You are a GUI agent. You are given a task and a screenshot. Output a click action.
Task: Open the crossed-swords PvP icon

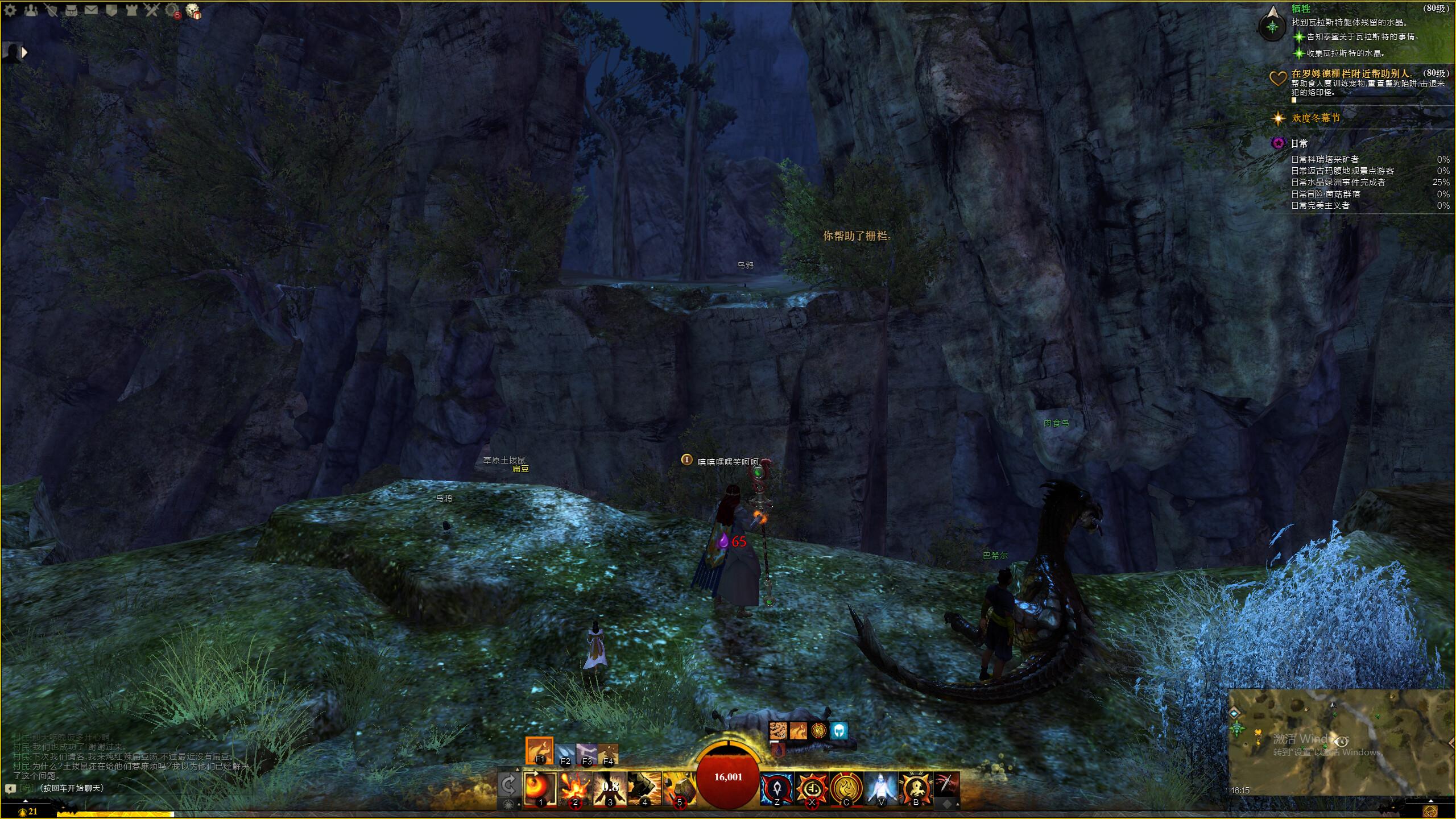pos(151,10)
